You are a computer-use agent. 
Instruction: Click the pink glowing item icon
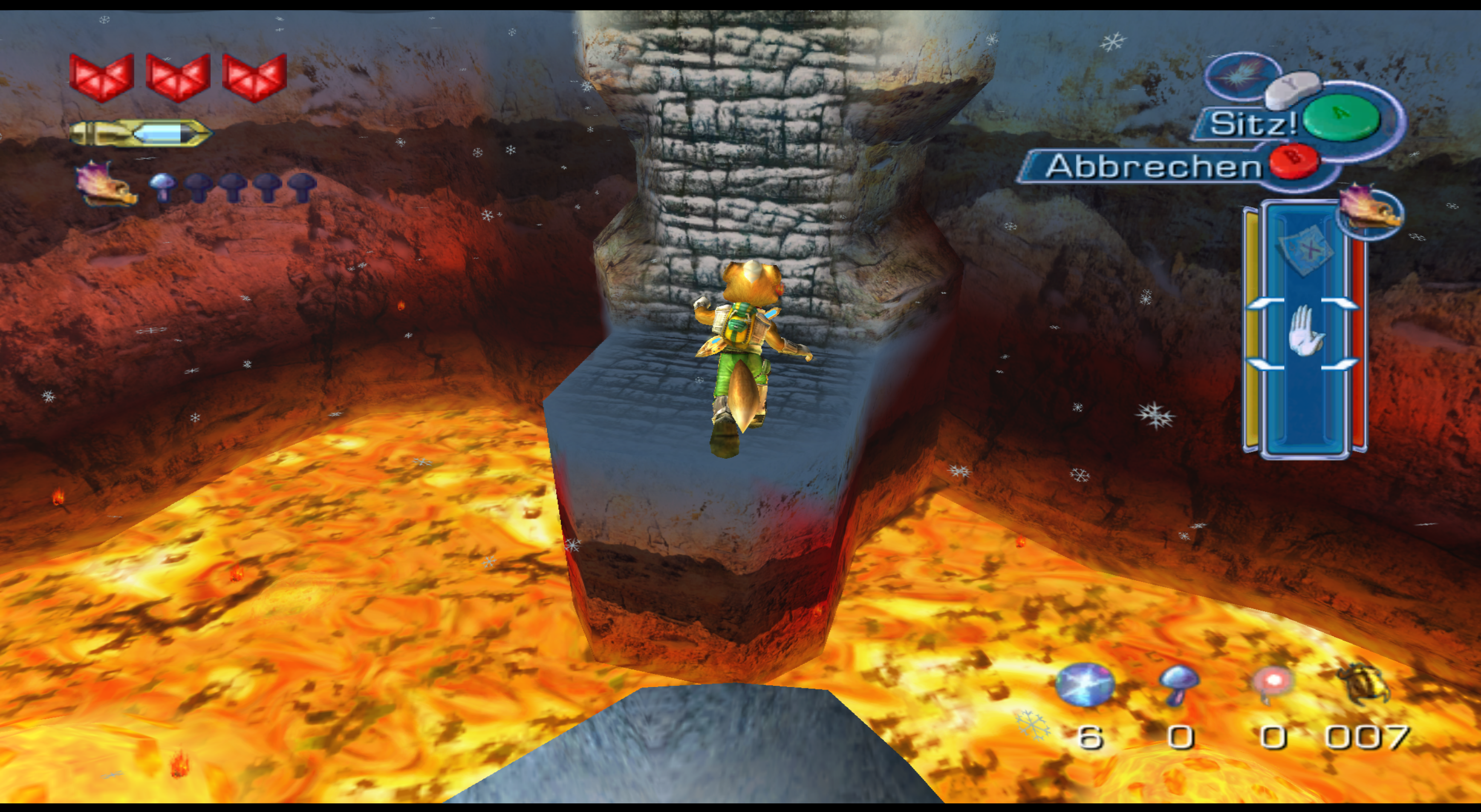pos(1273,684)
